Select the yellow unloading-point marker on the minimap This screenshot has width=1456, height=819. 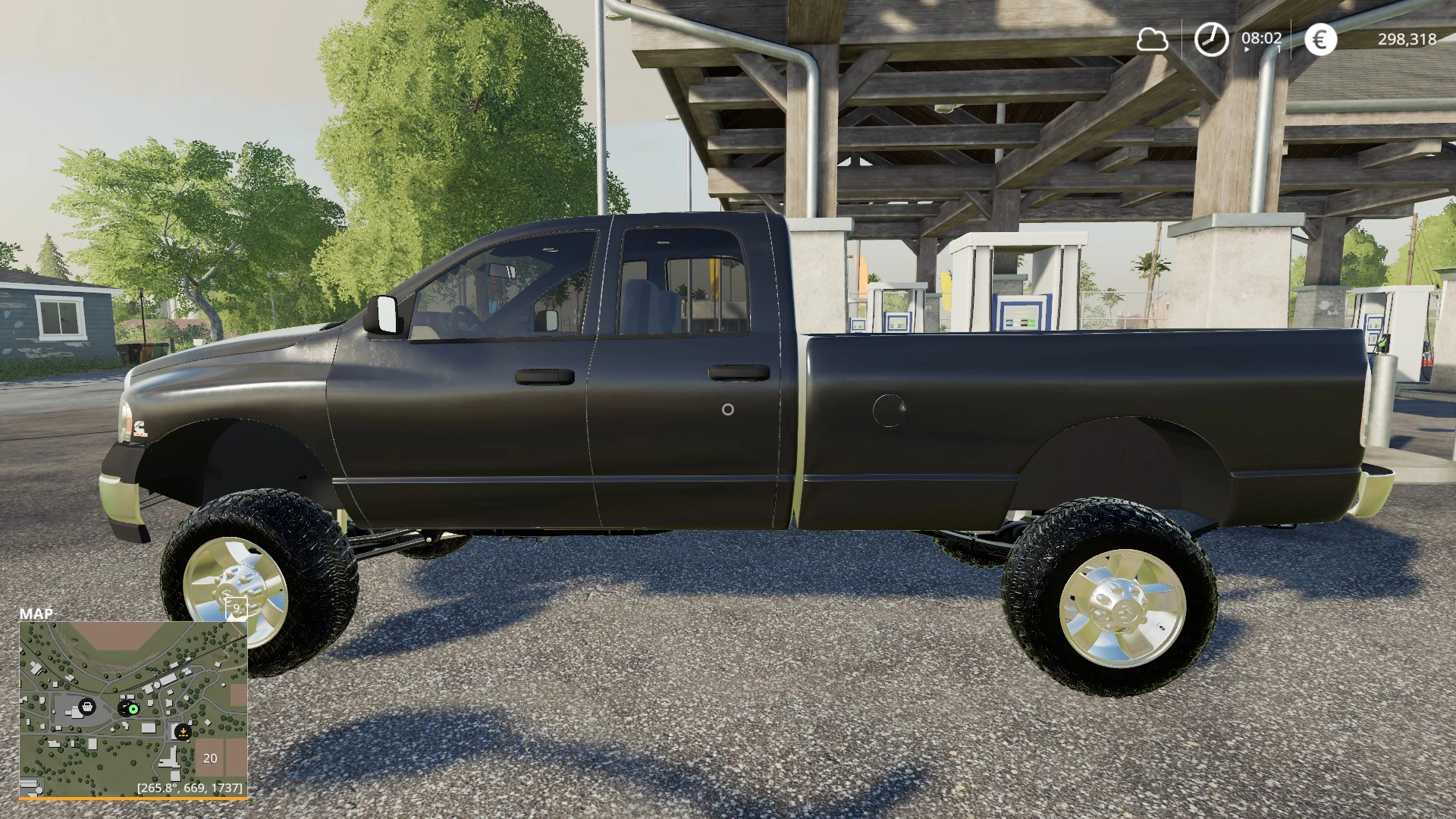[x=182, y=732]
